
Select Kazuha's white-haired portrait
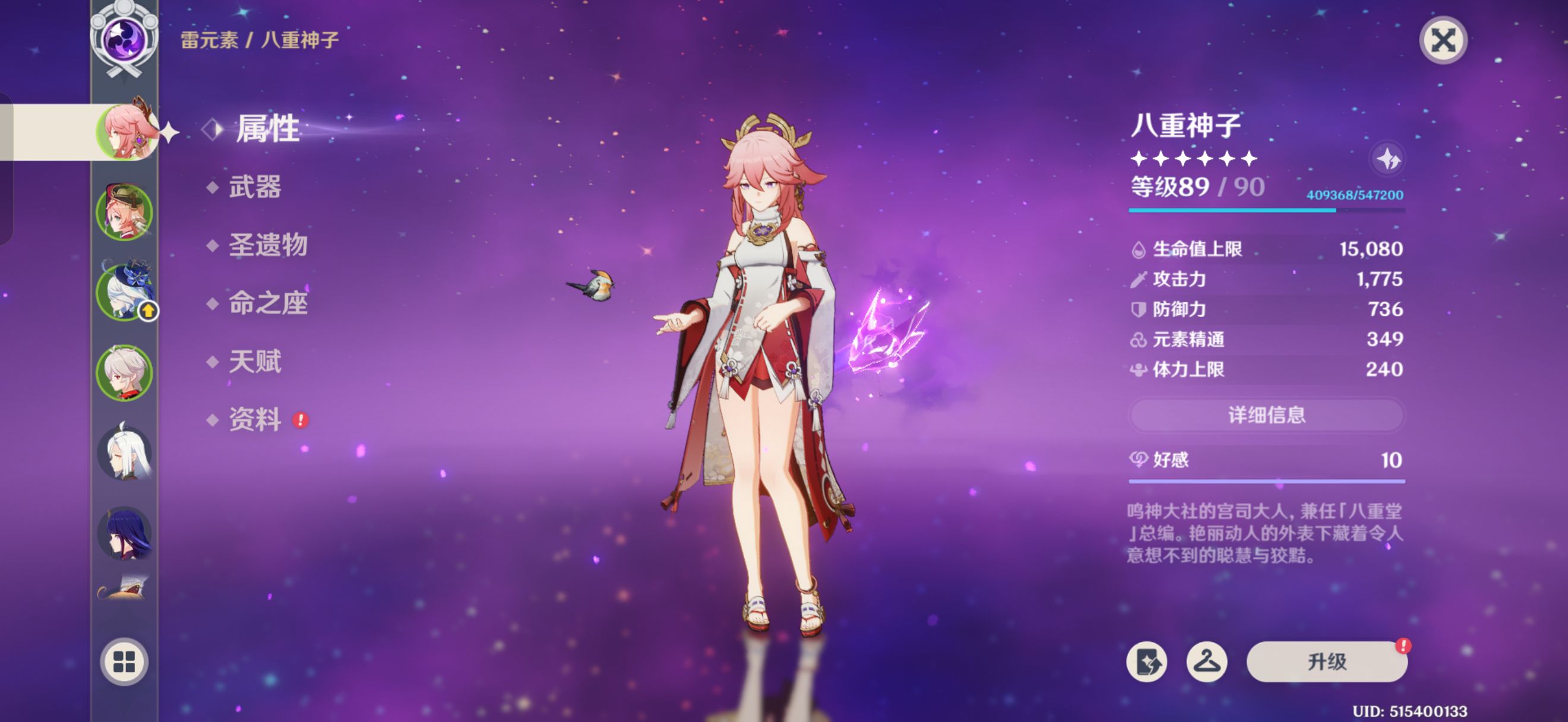pos(124,372)
